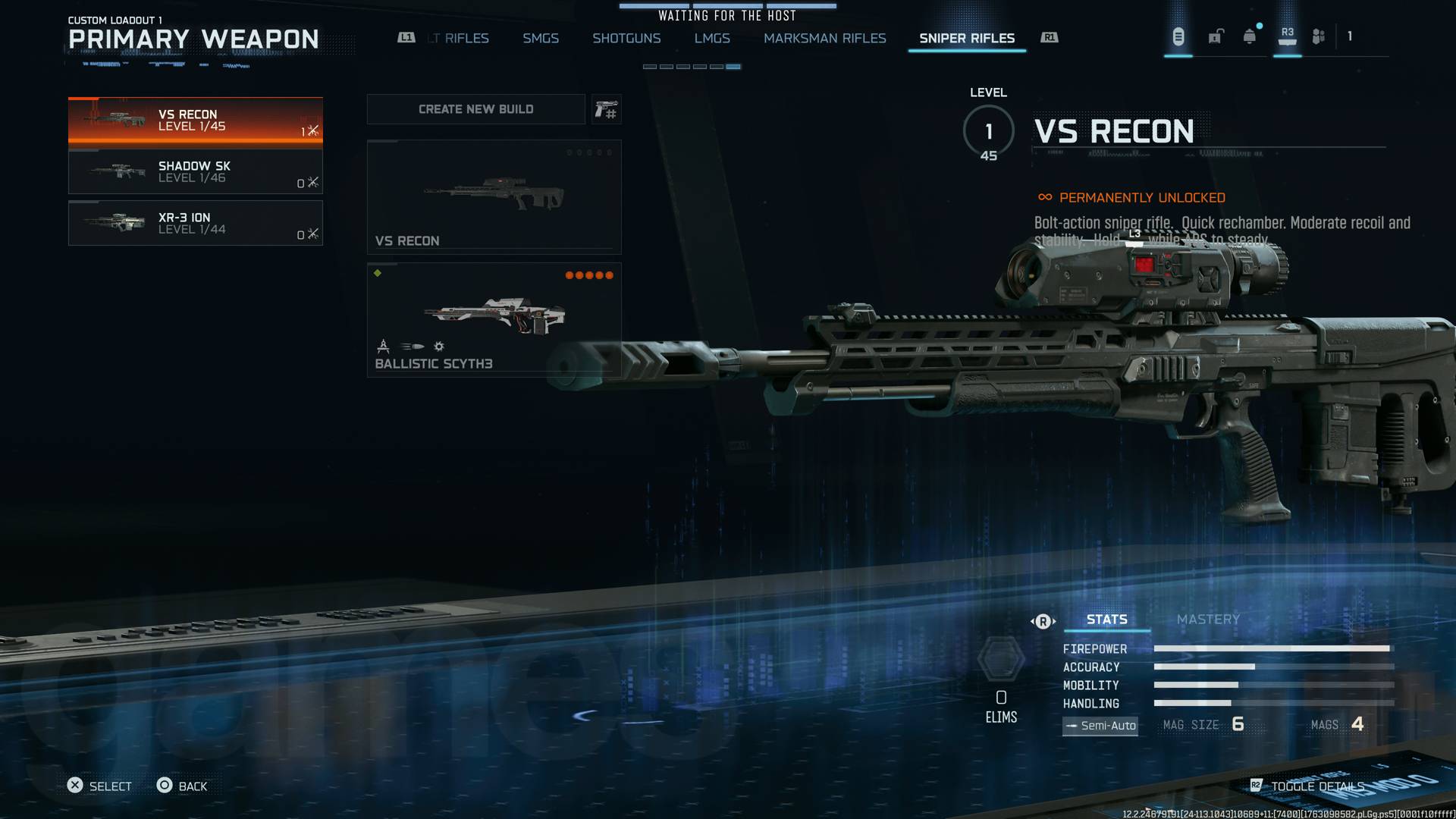This screenshot has height=819, width=1456.
Task: Select the squad/party icon beside player count
Action: [x=1317, y=36]
